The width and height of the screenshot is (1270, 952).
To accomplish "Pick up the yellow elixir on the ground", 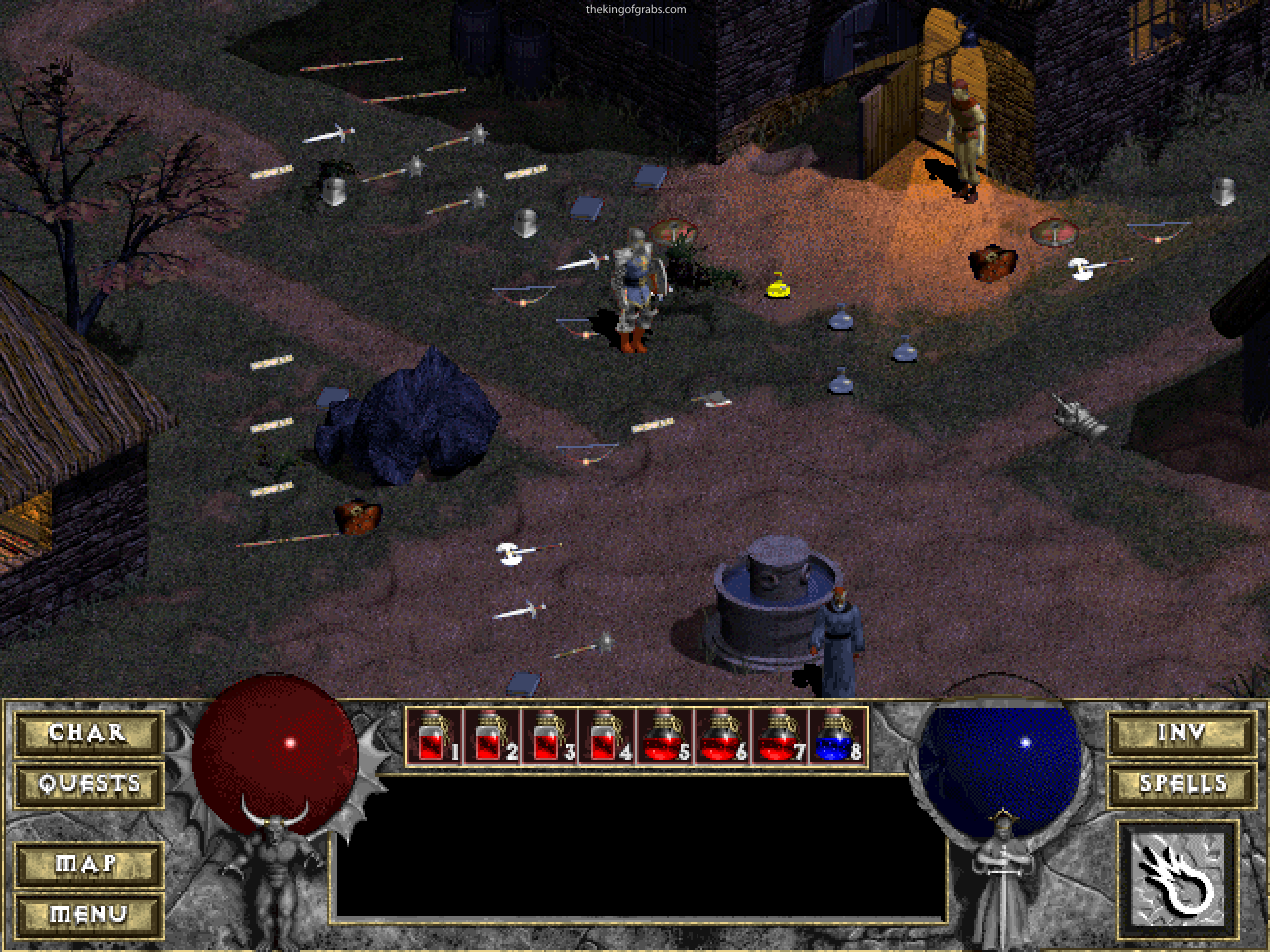I will click(776, 288).
